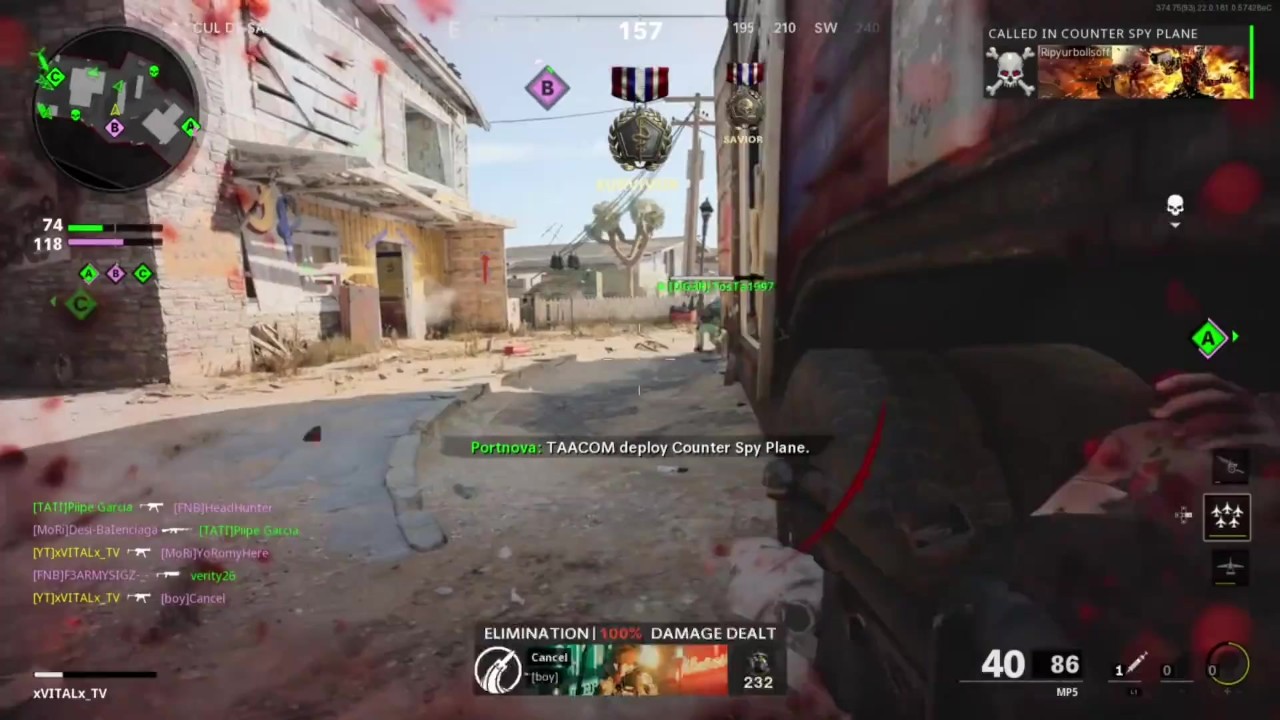1280x720 pixels.
Task: Click the large medal beside the Savior medal
Action: 640,120
